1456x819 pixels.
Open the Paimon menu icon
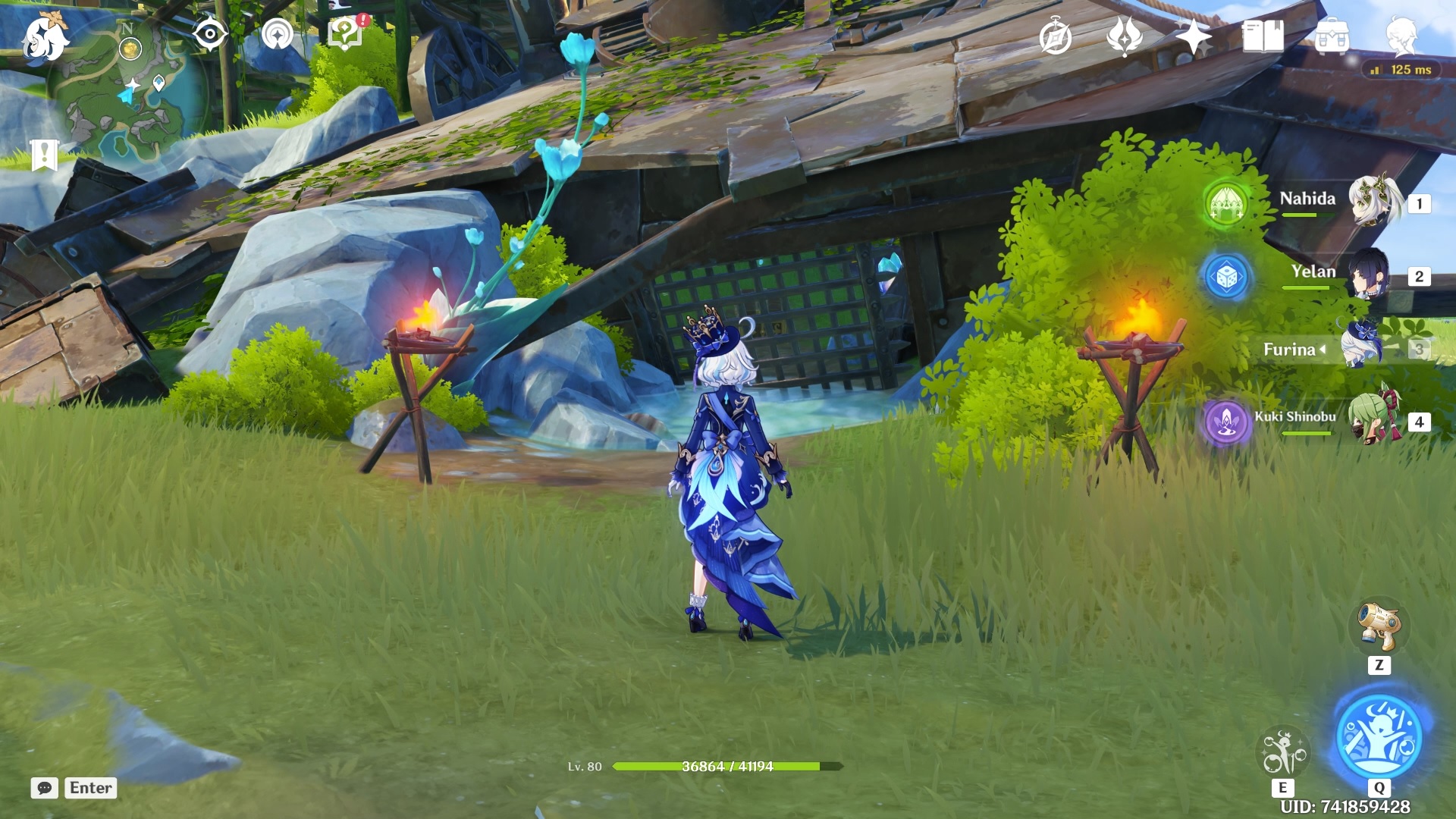click(44, 38)
